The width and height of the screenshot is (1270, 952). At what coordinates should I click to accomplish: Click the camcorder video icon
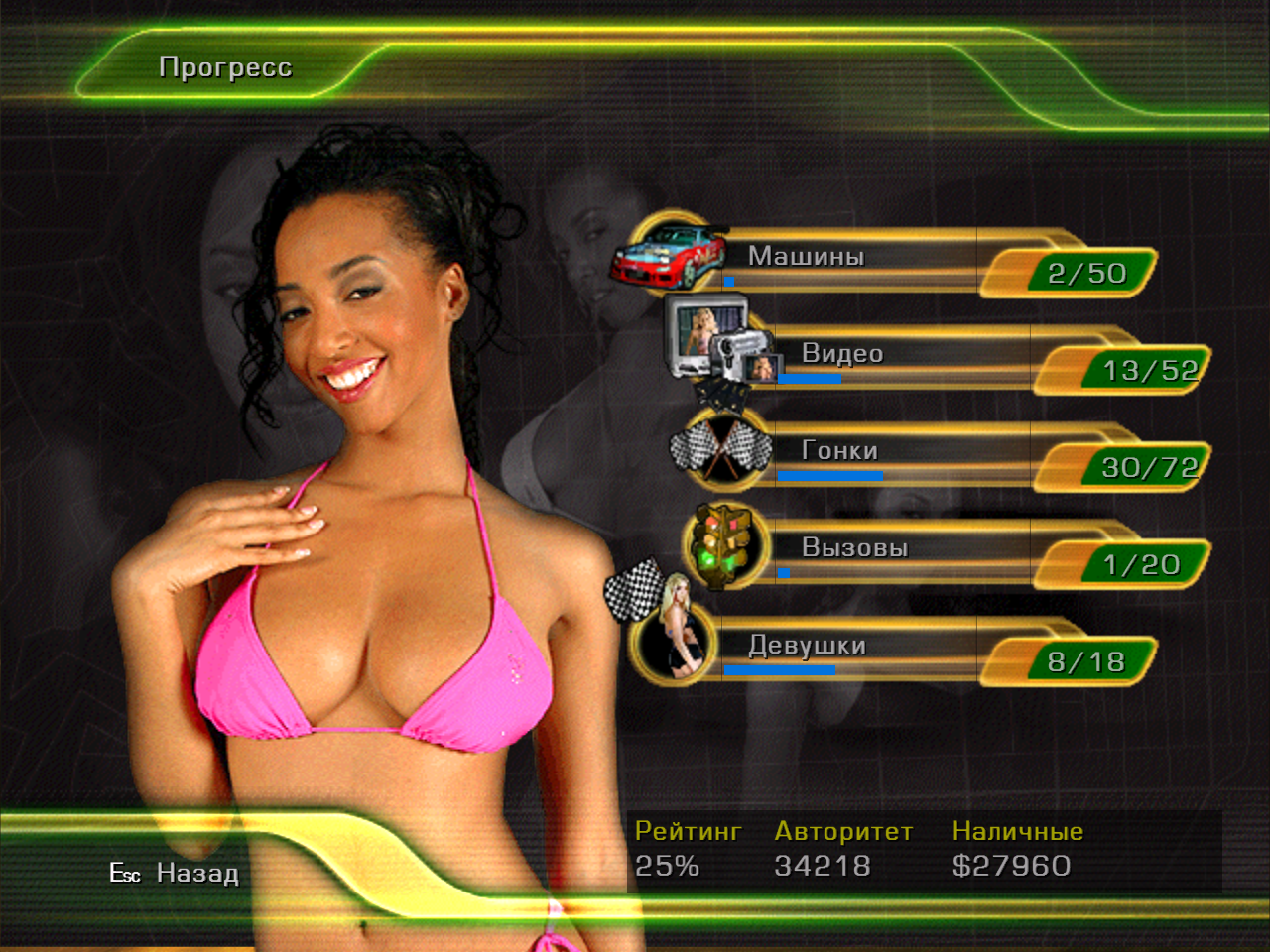pyautogui.click(x=721, y=341)
